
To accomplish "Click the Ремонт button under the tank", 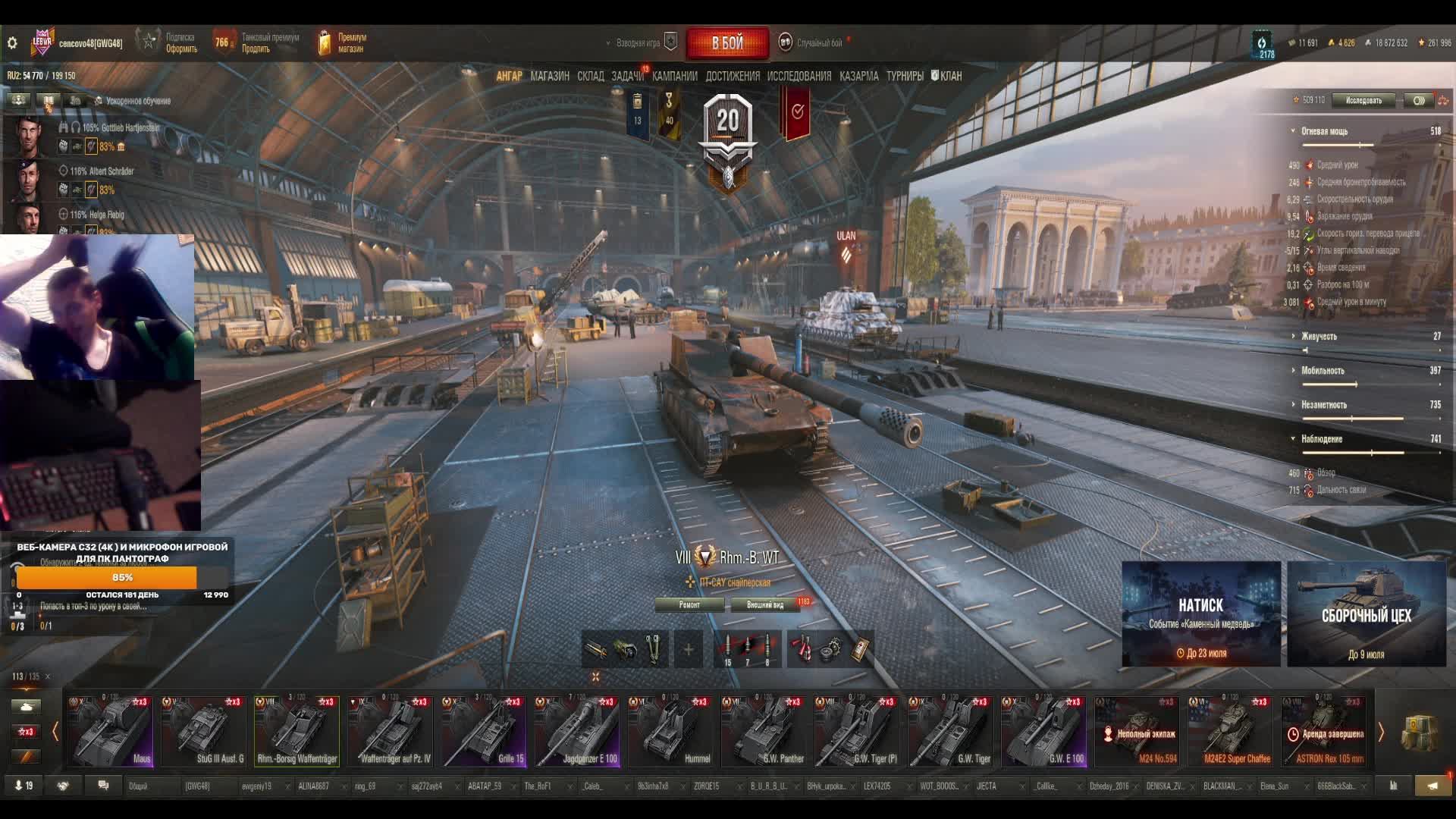I will (689, 604).
